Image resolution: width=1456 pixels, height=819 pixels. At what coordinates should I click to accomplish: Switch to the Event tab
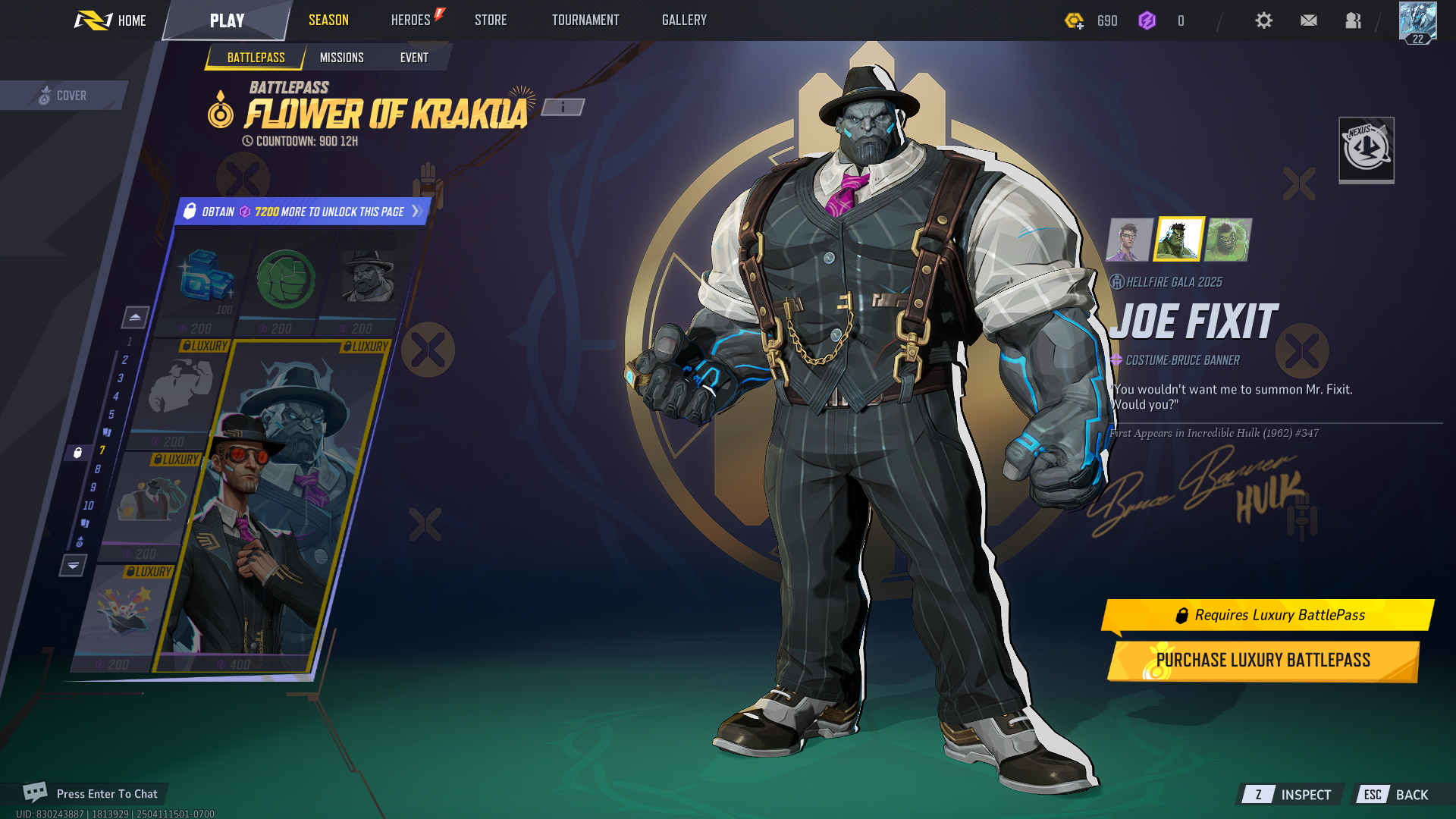coord(414,58)
